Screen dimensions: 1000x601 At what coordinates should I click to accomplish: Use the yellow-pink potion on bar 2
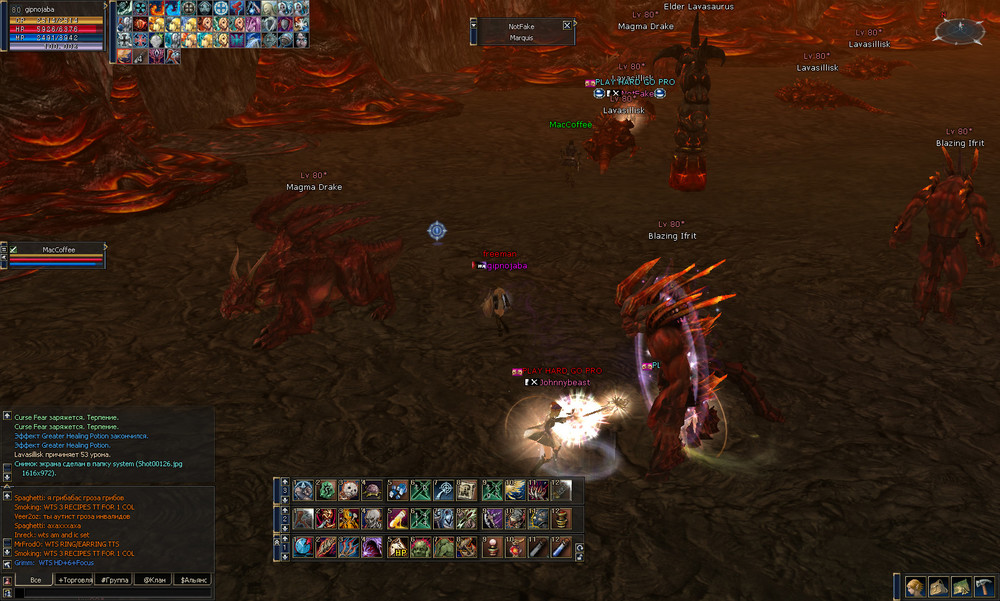pyautogui.click(x=397, y=519)
